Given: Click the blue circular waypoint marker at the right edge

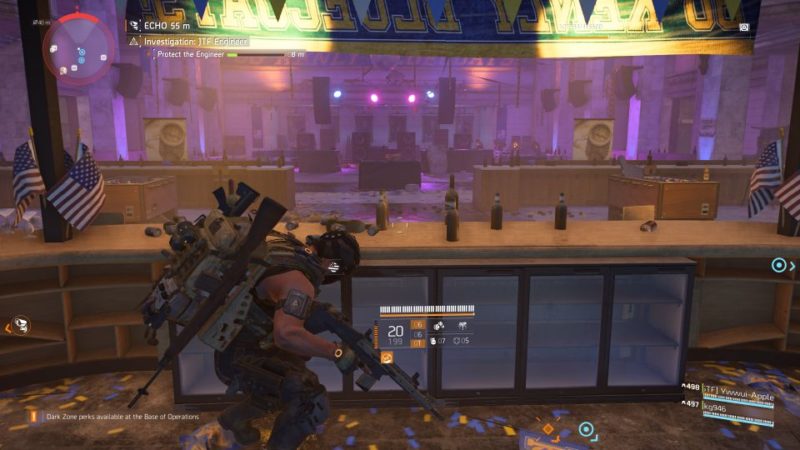Looking at the screenshot, I should [x=778, y=265].
